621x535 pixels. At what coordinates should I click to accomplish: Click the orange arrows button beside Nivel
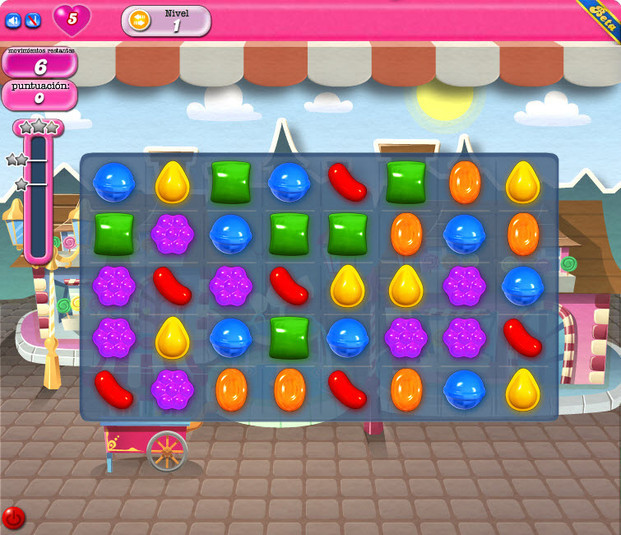(141, 21)
